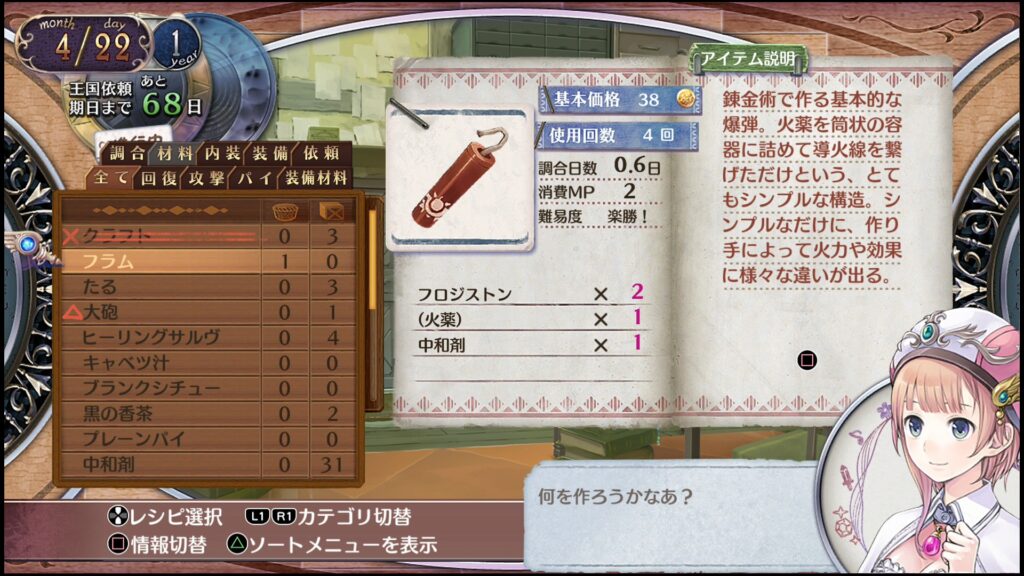Switch to the 内装 tab
This screenshot has height=576, width=1024.
point(223,154)
